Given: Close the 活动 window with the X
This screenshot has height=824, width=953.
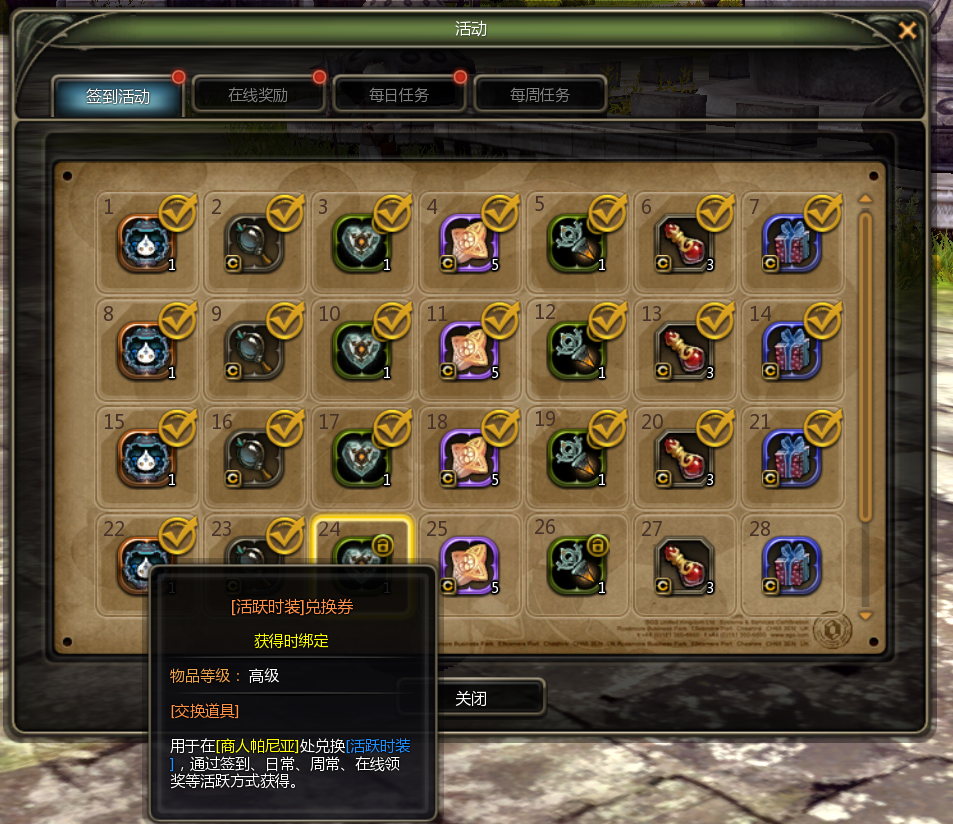Looking at the screenshot, I should click(907, 30).
